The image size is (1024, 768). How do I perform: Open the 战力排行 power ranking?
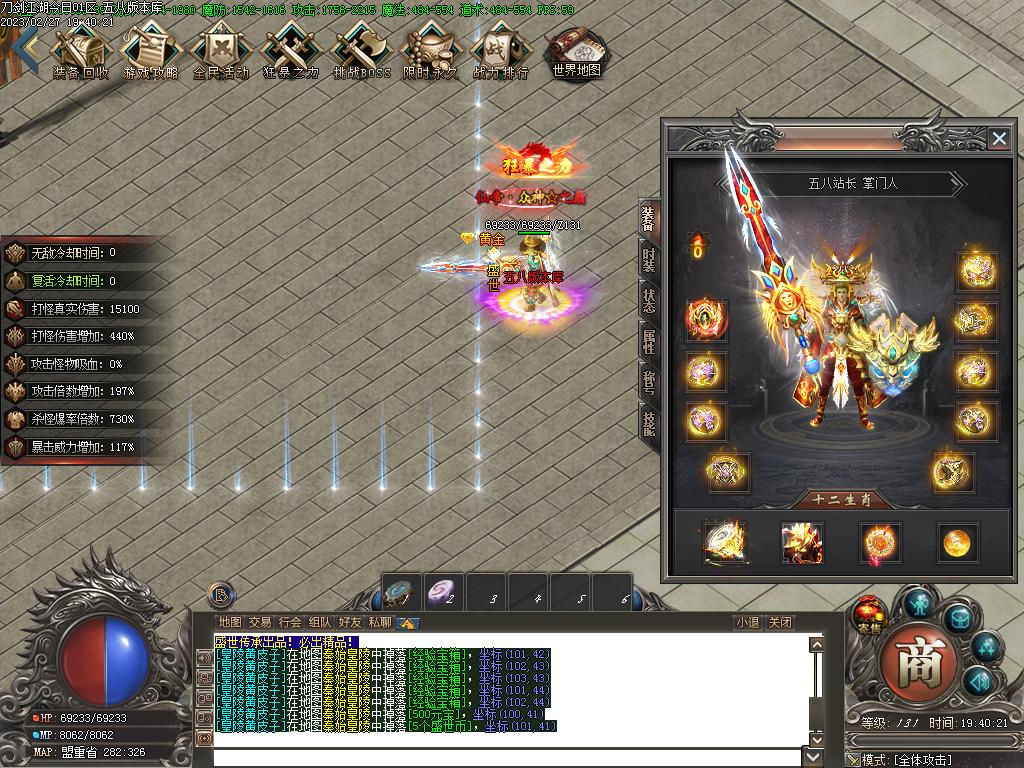pos(500,50)
